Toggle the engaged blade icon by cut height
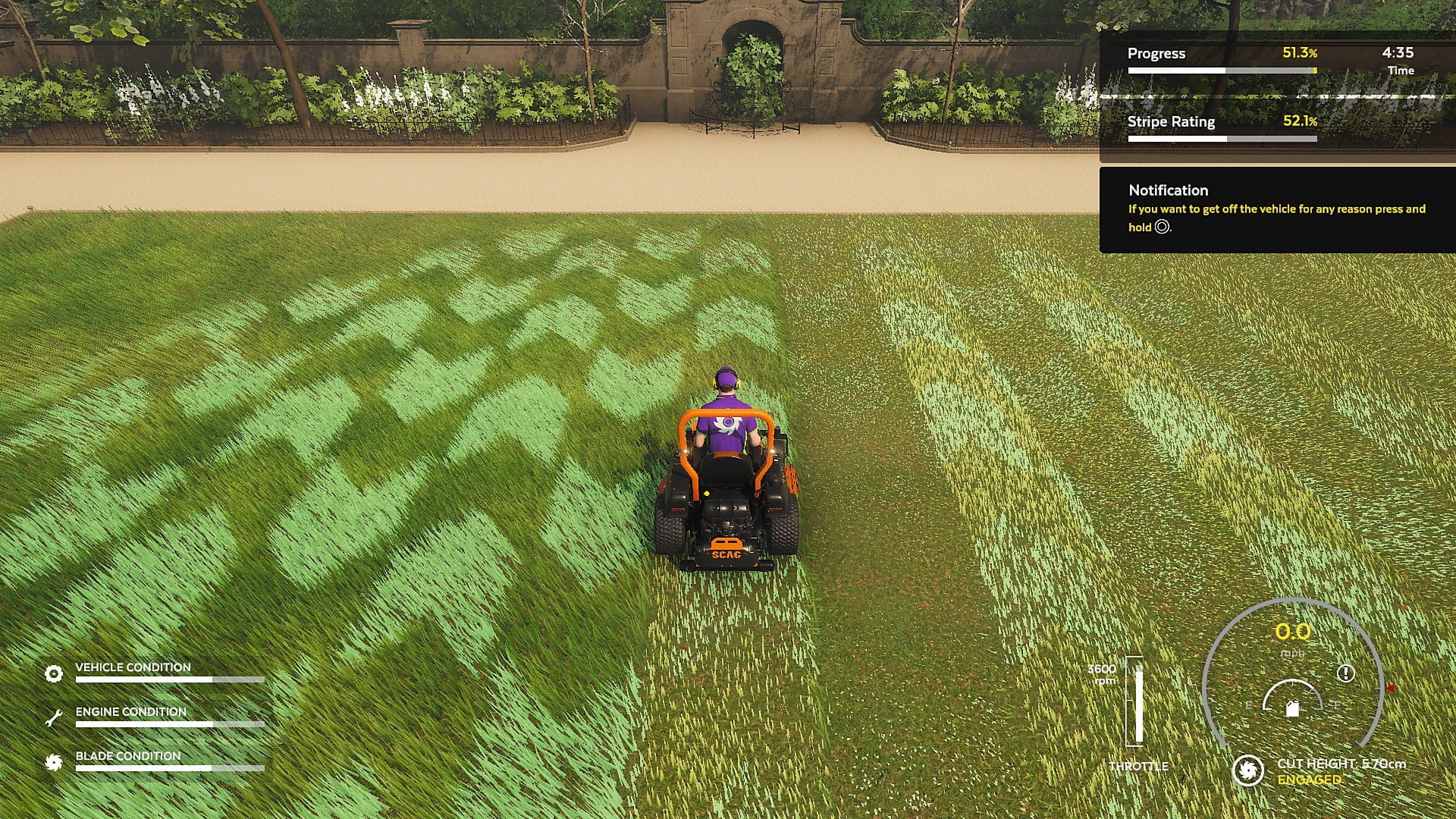This screenshot has width=1456, height=819. (1247, 770)
